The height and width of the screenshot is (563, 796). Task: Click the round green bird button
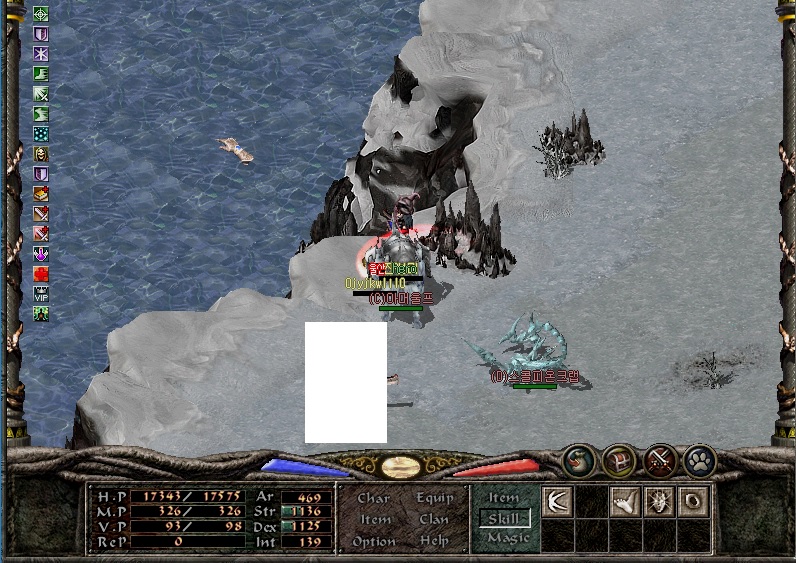580,461
